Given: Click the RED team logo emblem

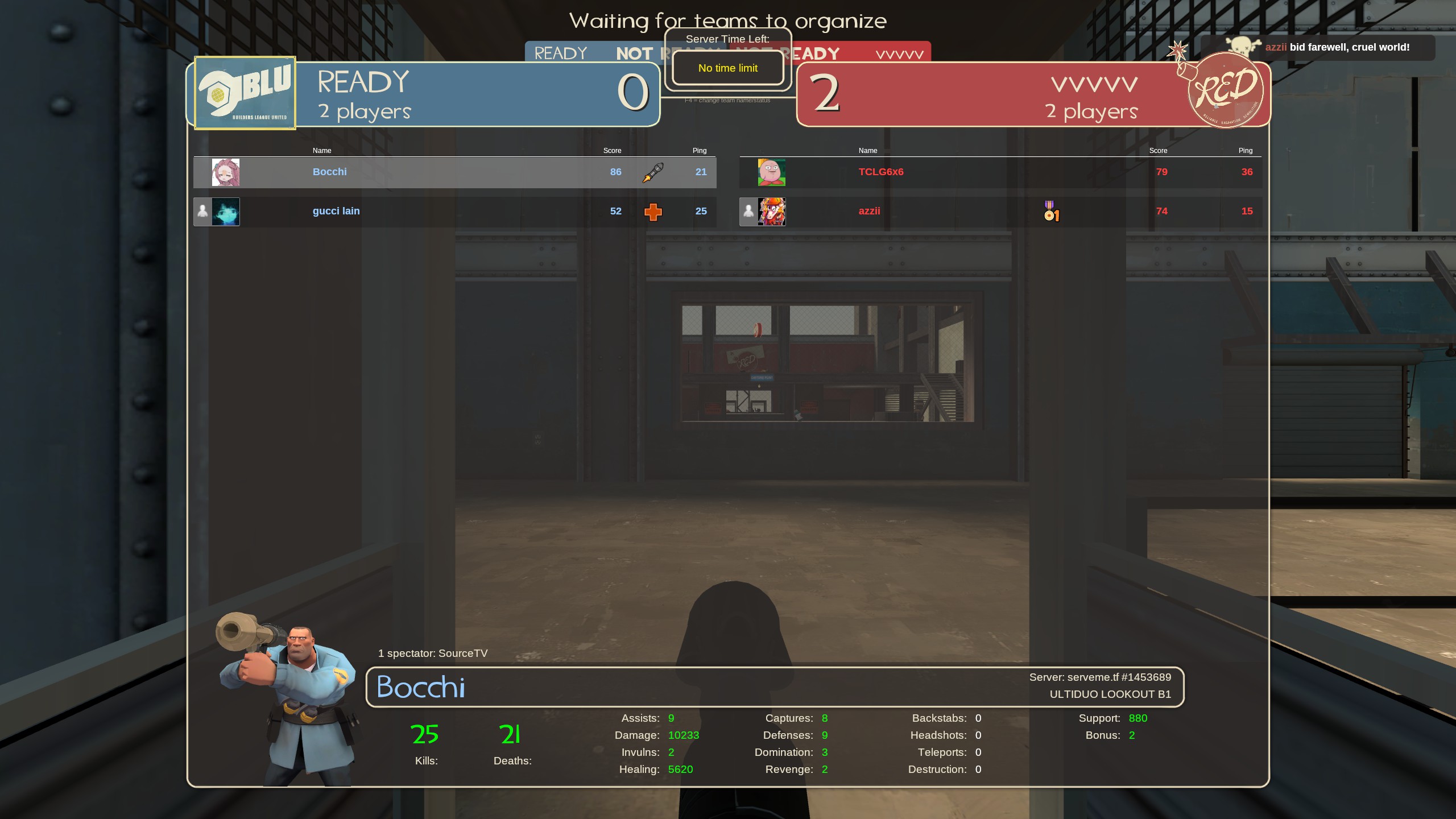Looking at the screenshot, I should (1226, 91).
